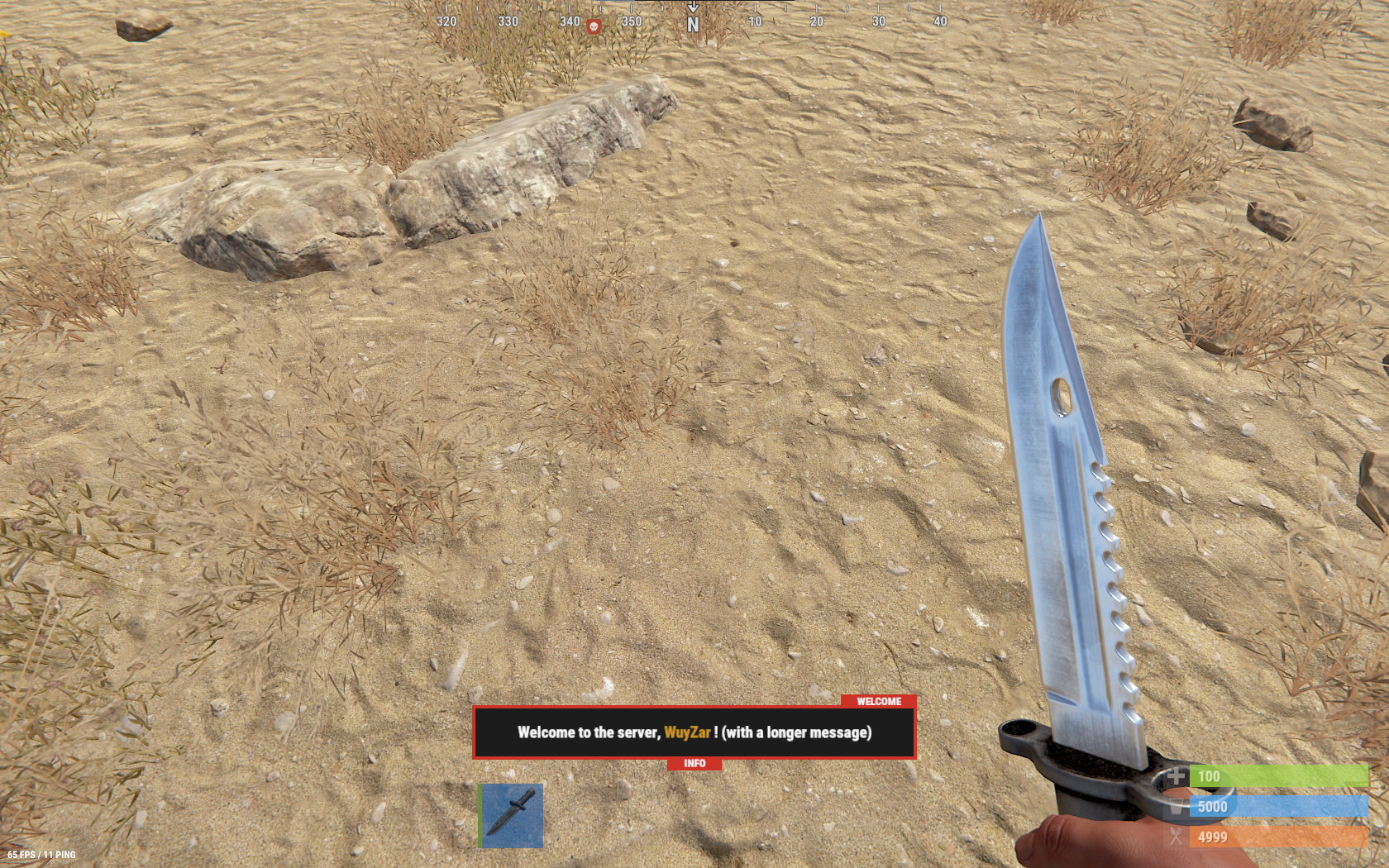This screenshot has width=1389, height=868.
Task: Click the downward arrow above compass north
Action: point(693,7)
